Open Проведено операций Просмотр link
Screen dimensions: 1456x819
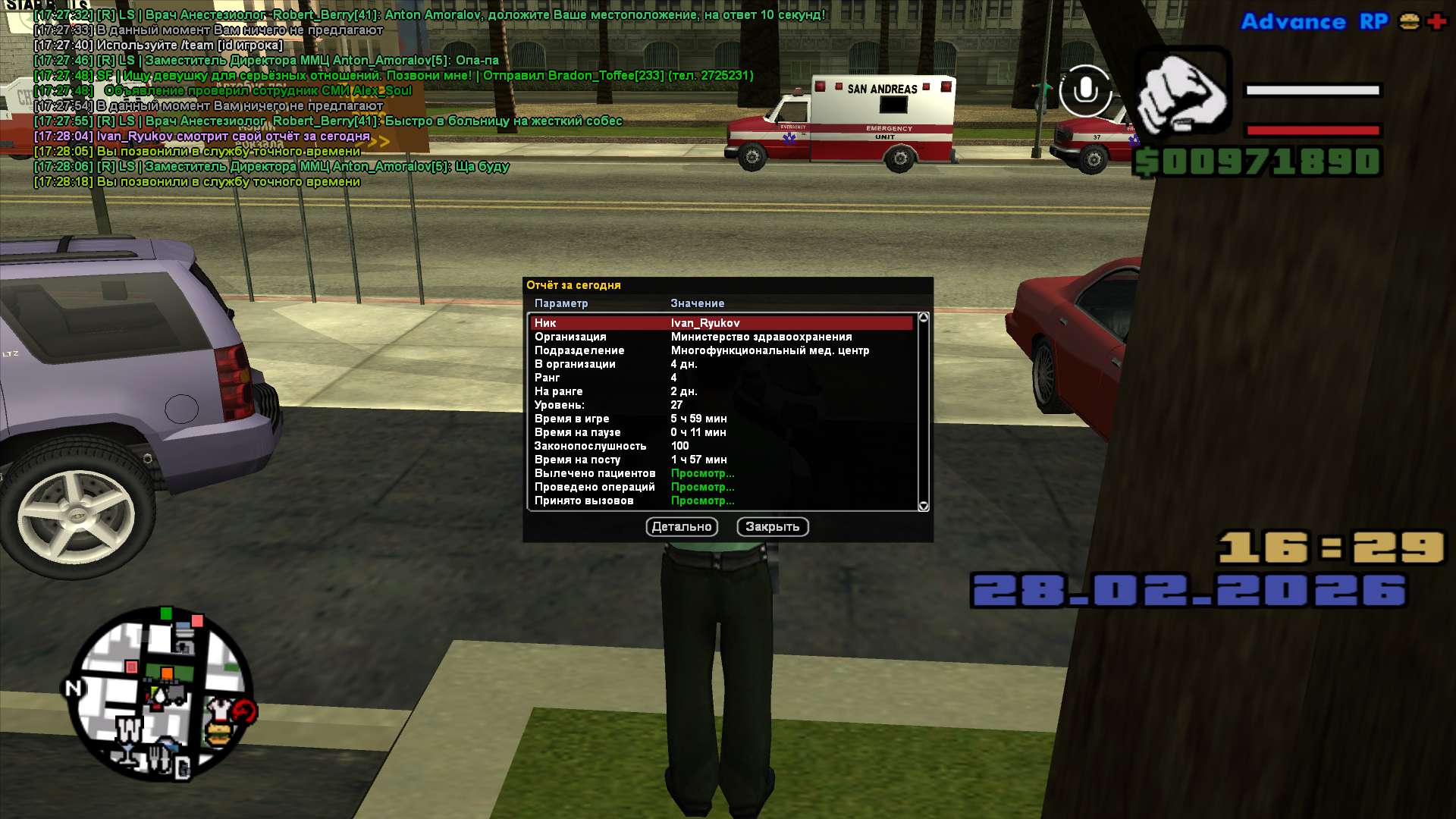[702, 487]
